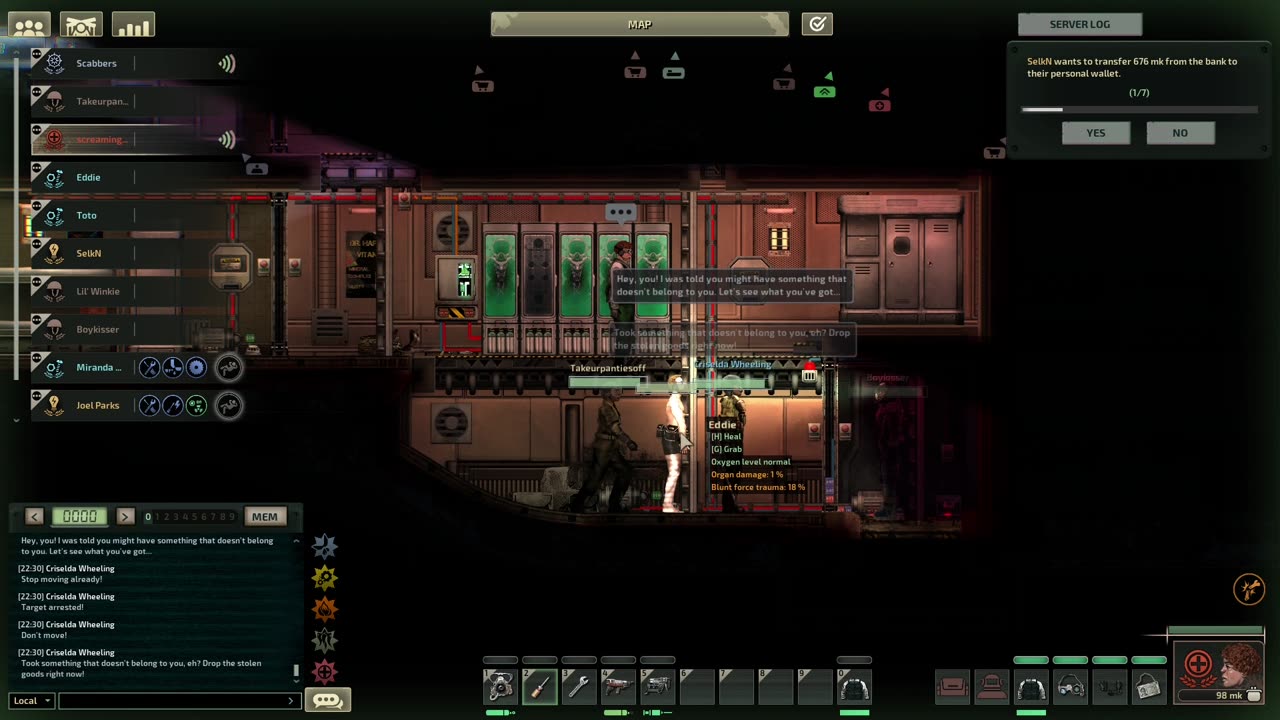Select Joel Parks in the crew list

pos(97,406)
